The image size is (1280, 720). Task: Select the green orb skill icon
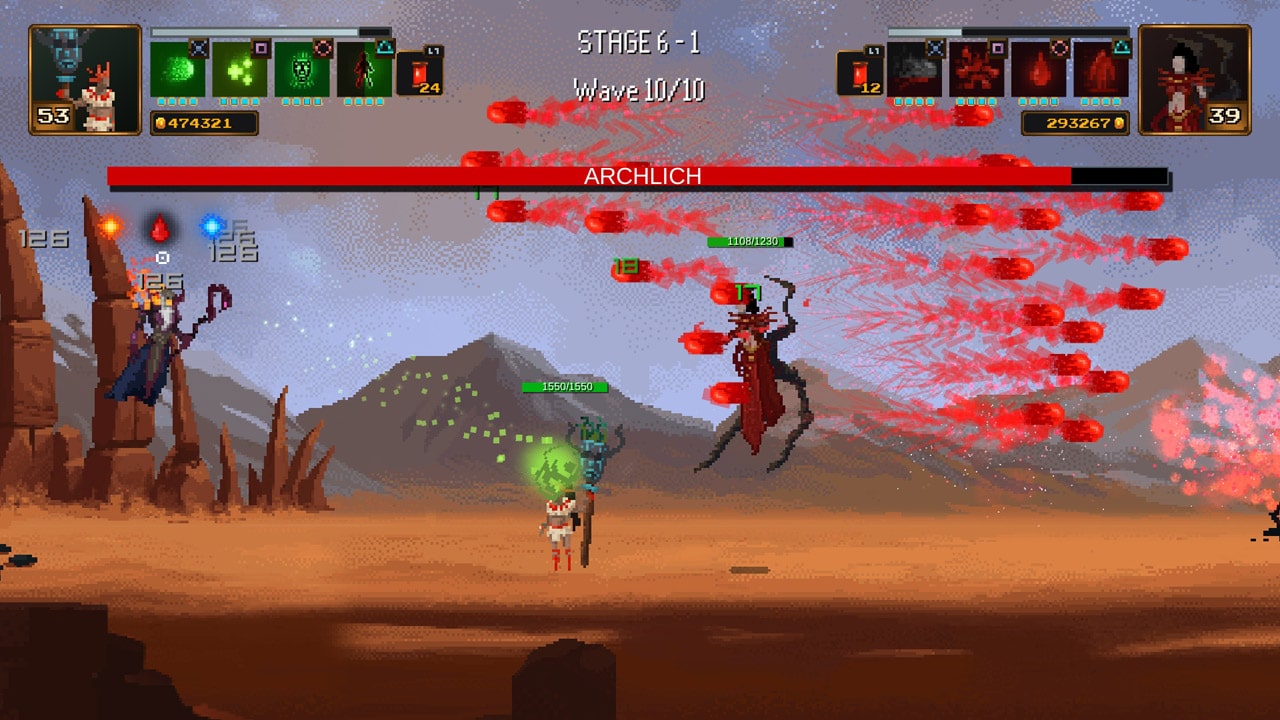(x=177, y=72)
